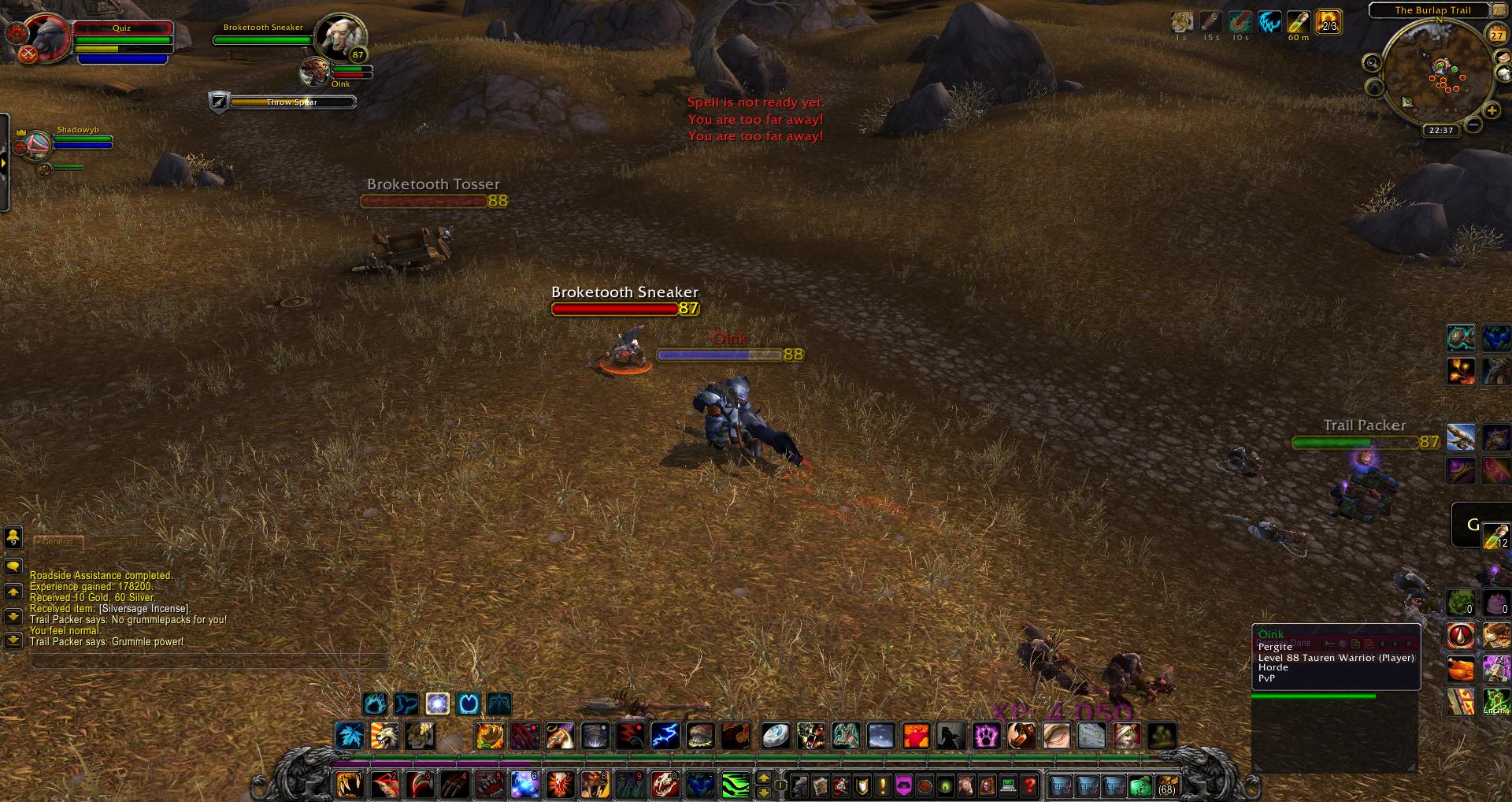This screenshot has width=1512, height=802.
Task: Select party member Shadowyb's portrait
Action: pyautogui.click(x=36, y=146)
